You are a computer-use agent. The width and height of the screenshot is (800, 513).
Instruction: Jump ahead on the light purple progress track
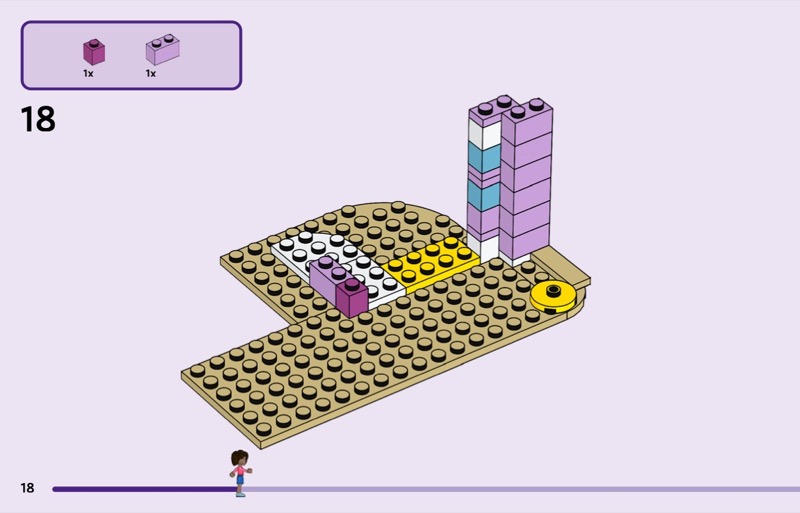[520, 489]
